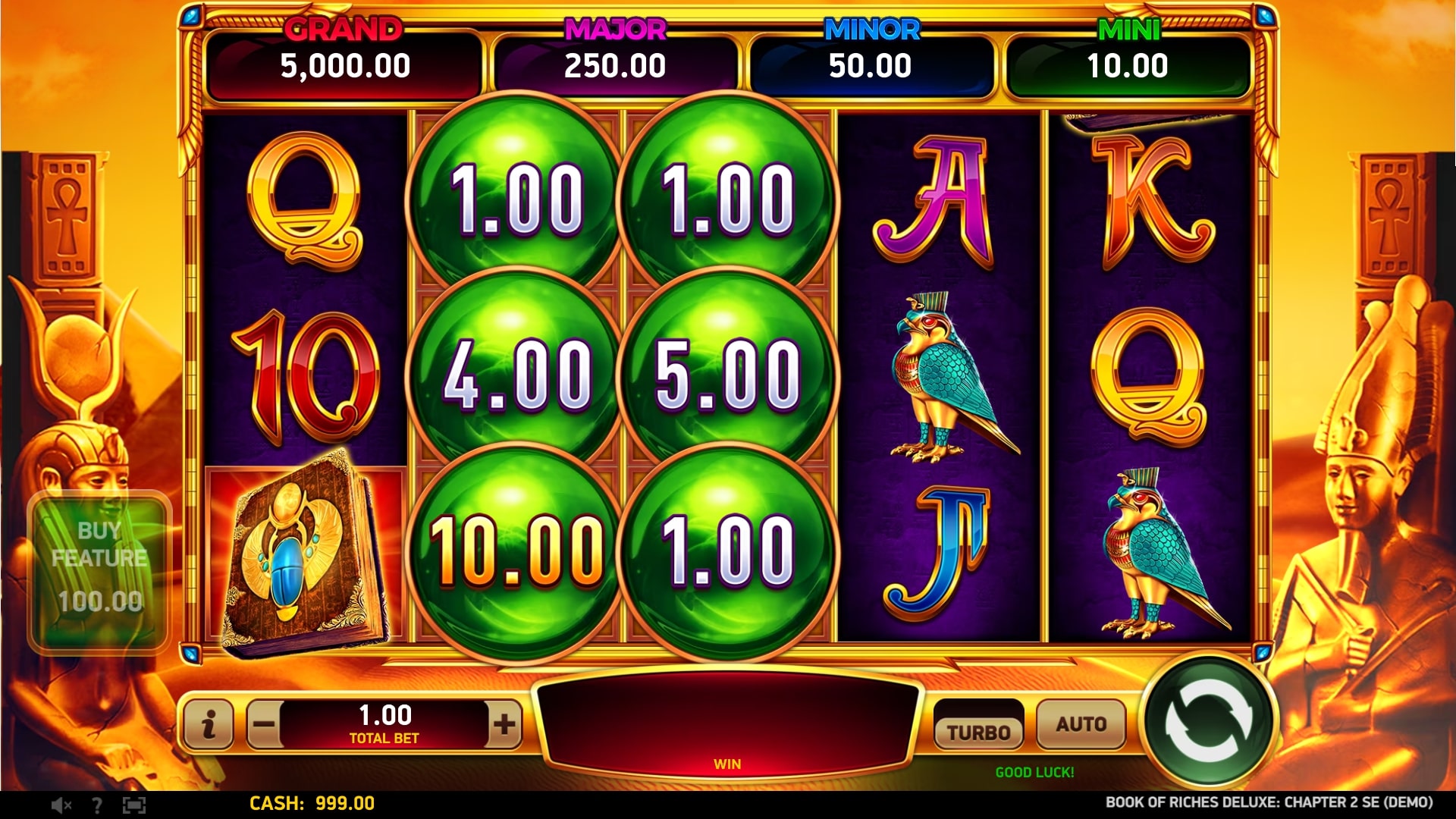Open the game info paytable

[209, 725]
